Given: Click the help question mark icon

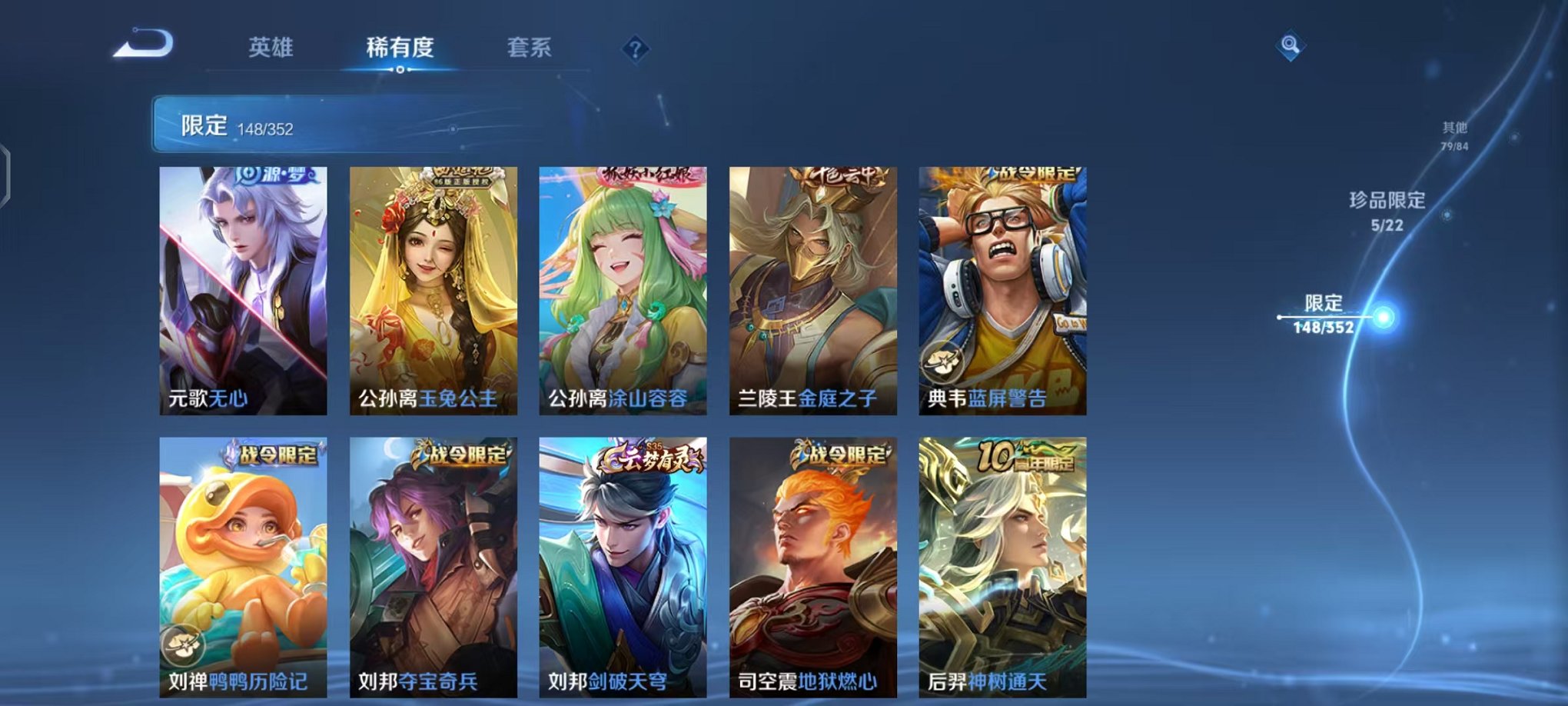Looking at the screenshot, I should pos(635,48).
